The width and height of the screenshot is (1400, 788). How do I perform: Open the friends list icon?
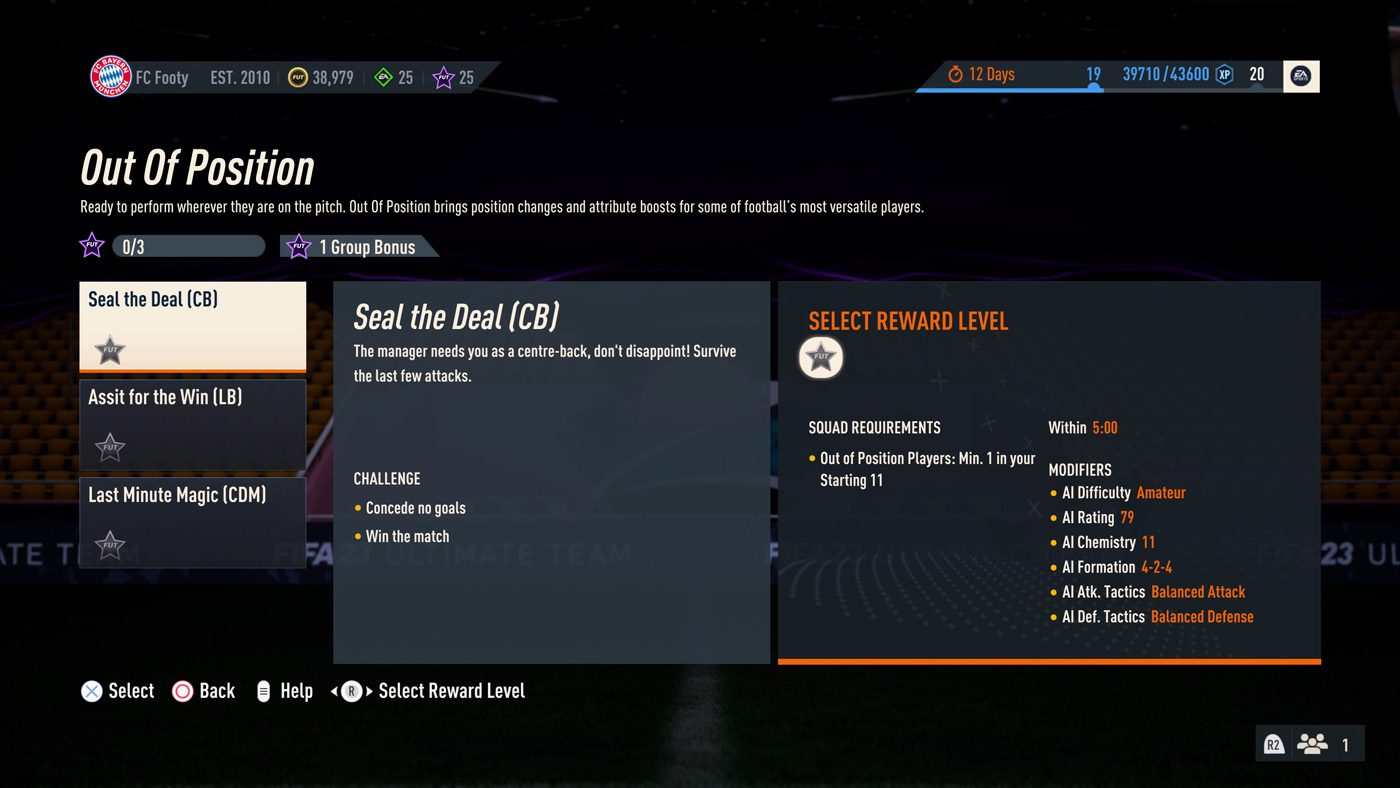tap(1311, 744)
